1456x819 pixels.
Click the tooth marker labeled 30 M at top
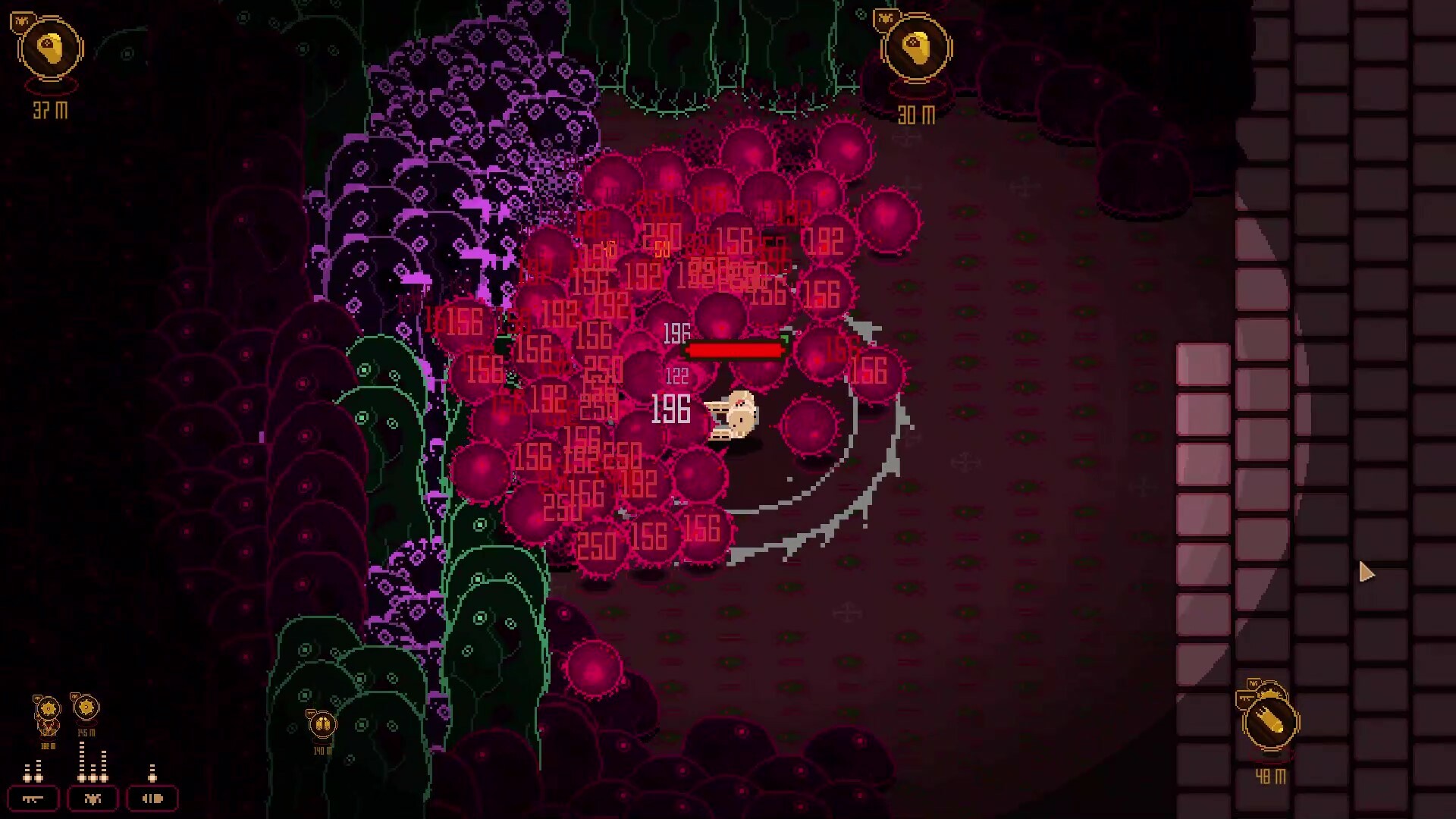pyautogui.click(x=918, y=49)
